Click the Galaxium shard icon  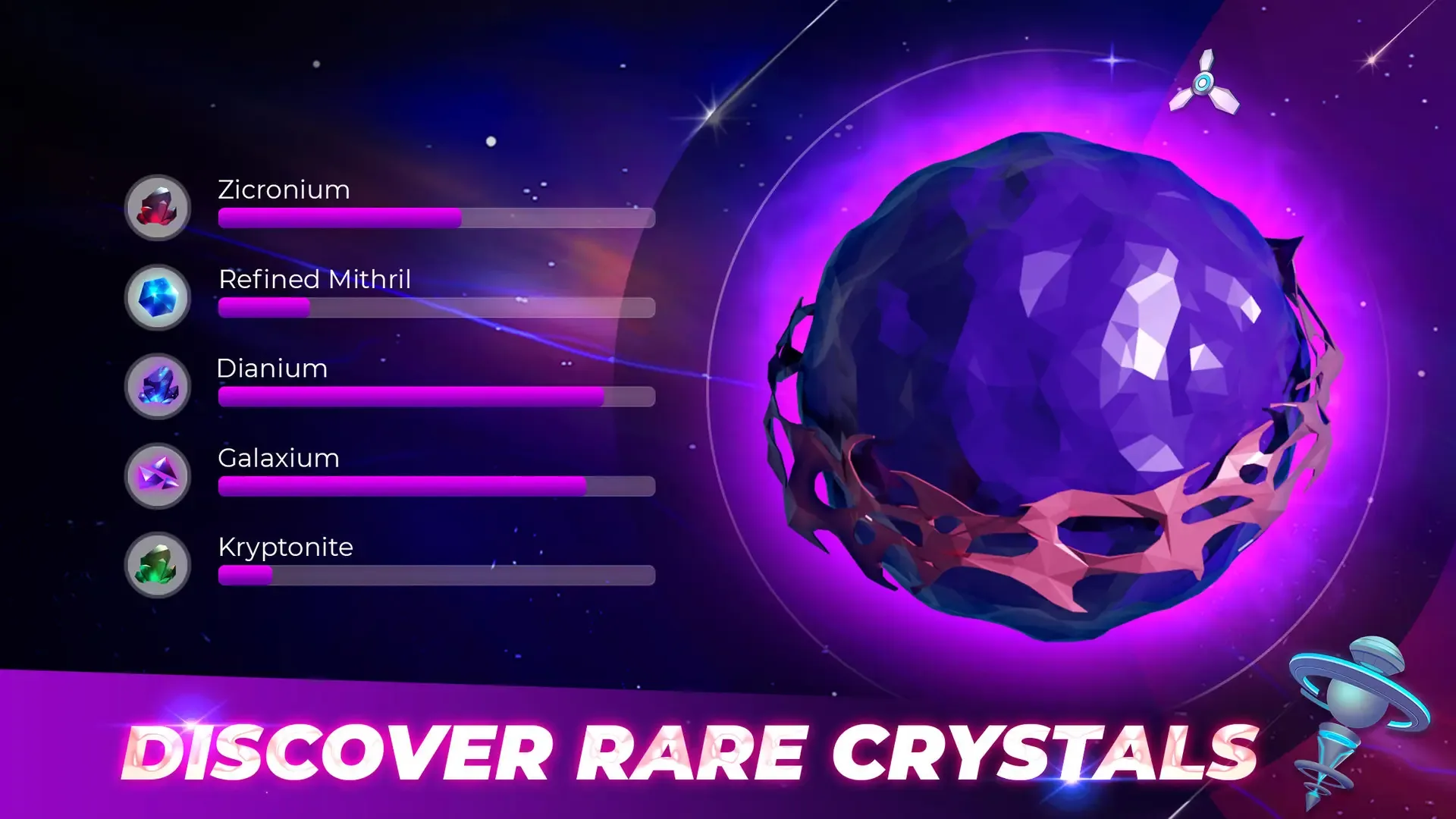tap(157, 476)
